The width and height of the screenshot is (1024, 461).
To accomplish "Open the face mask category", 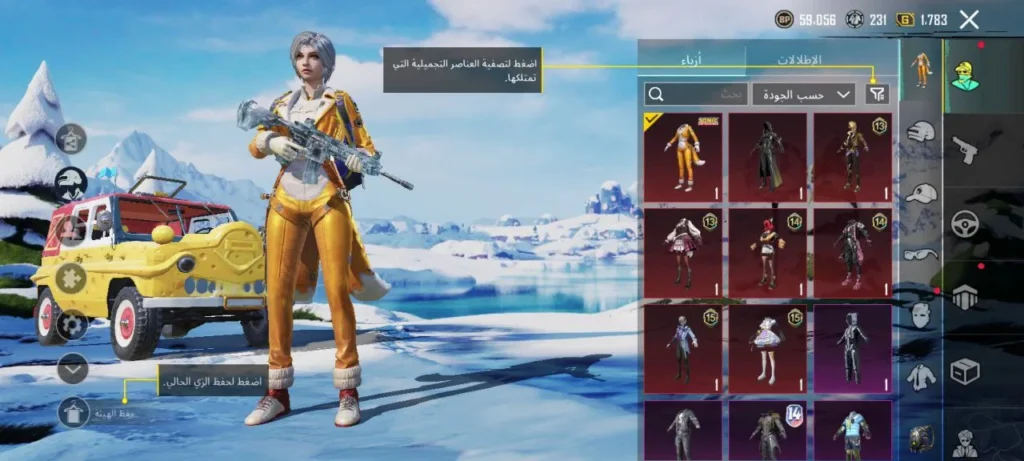I will click(920, 315).
